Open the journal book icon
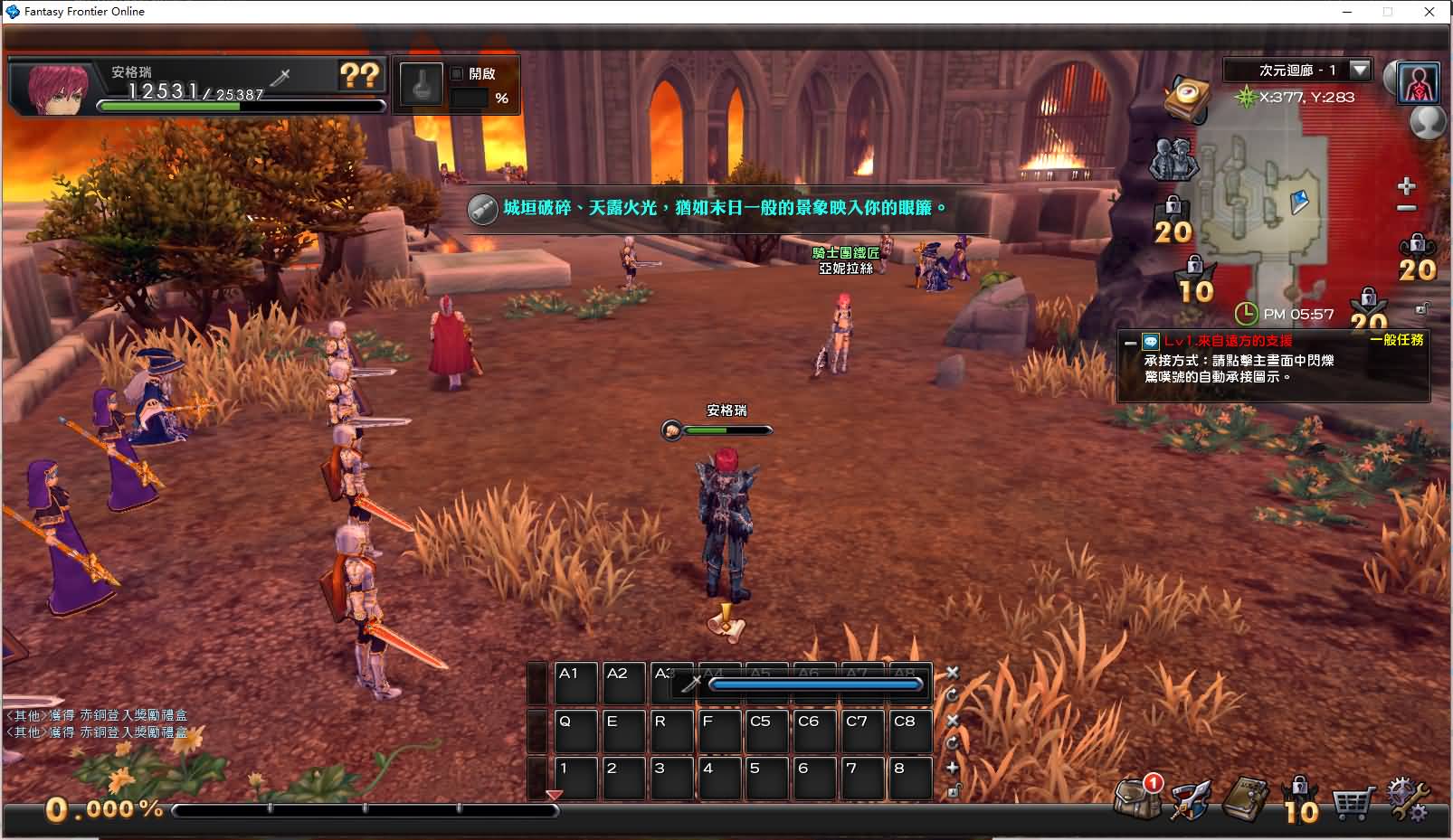The height and width of the screenshot is (840, 1453). (x=1245, y=798)
